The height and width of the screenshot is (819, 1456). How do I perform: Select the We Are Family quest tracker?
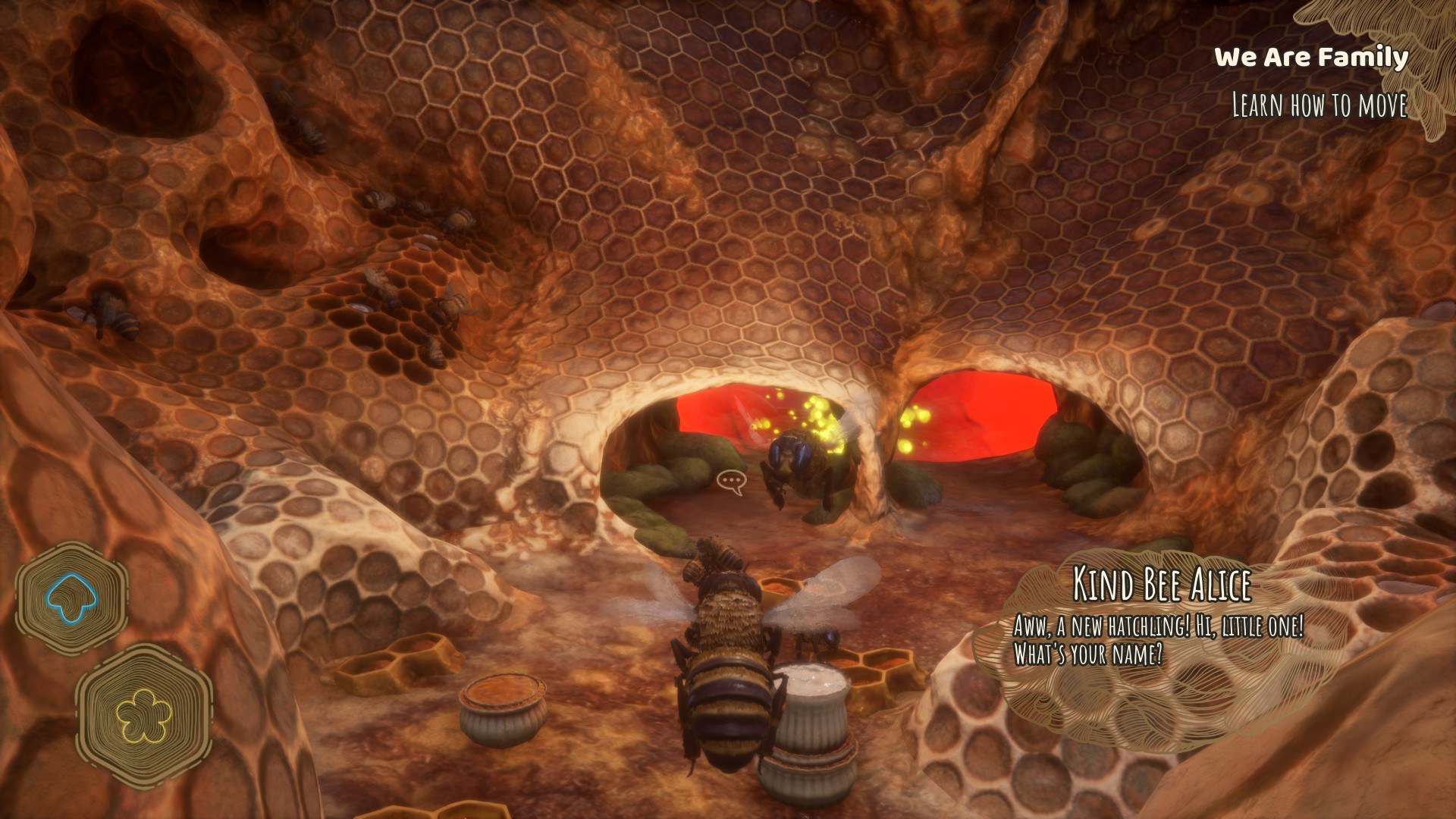pos(1311,58)
